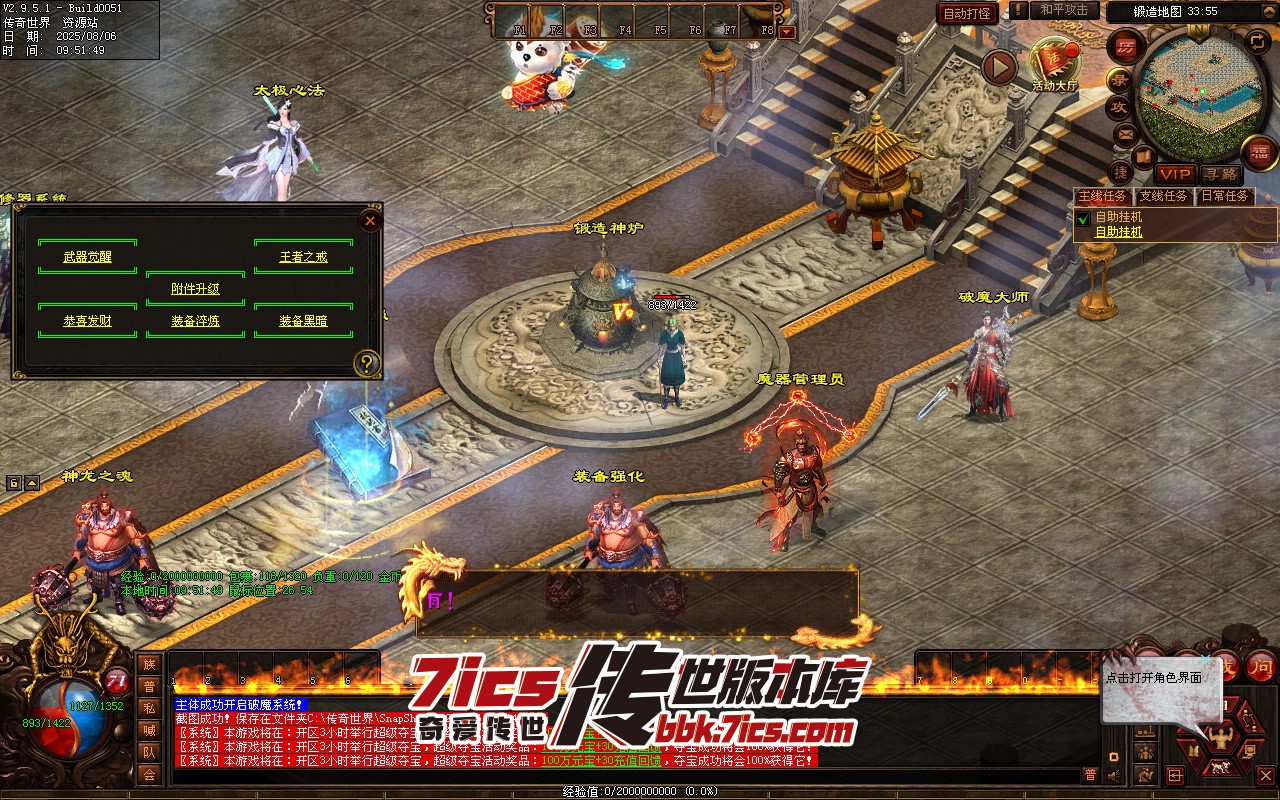Select the 队 team chat channel
Screen dimensions: 1280x800
pyautogui.click(x=149, y=752)
